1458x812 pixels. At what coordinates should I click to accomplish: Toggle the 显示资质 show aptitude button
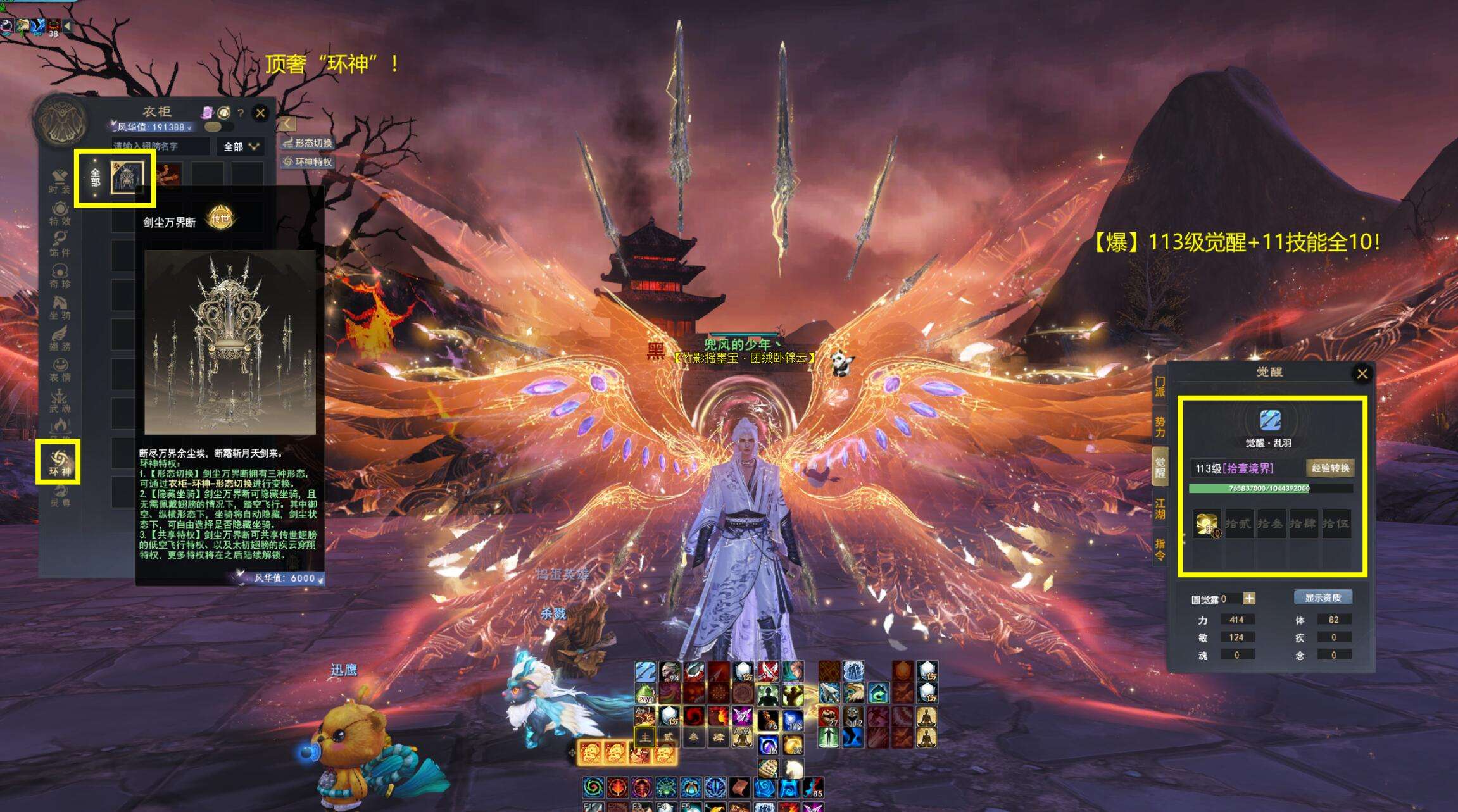pyautogui.click(x=1323, y=597)
